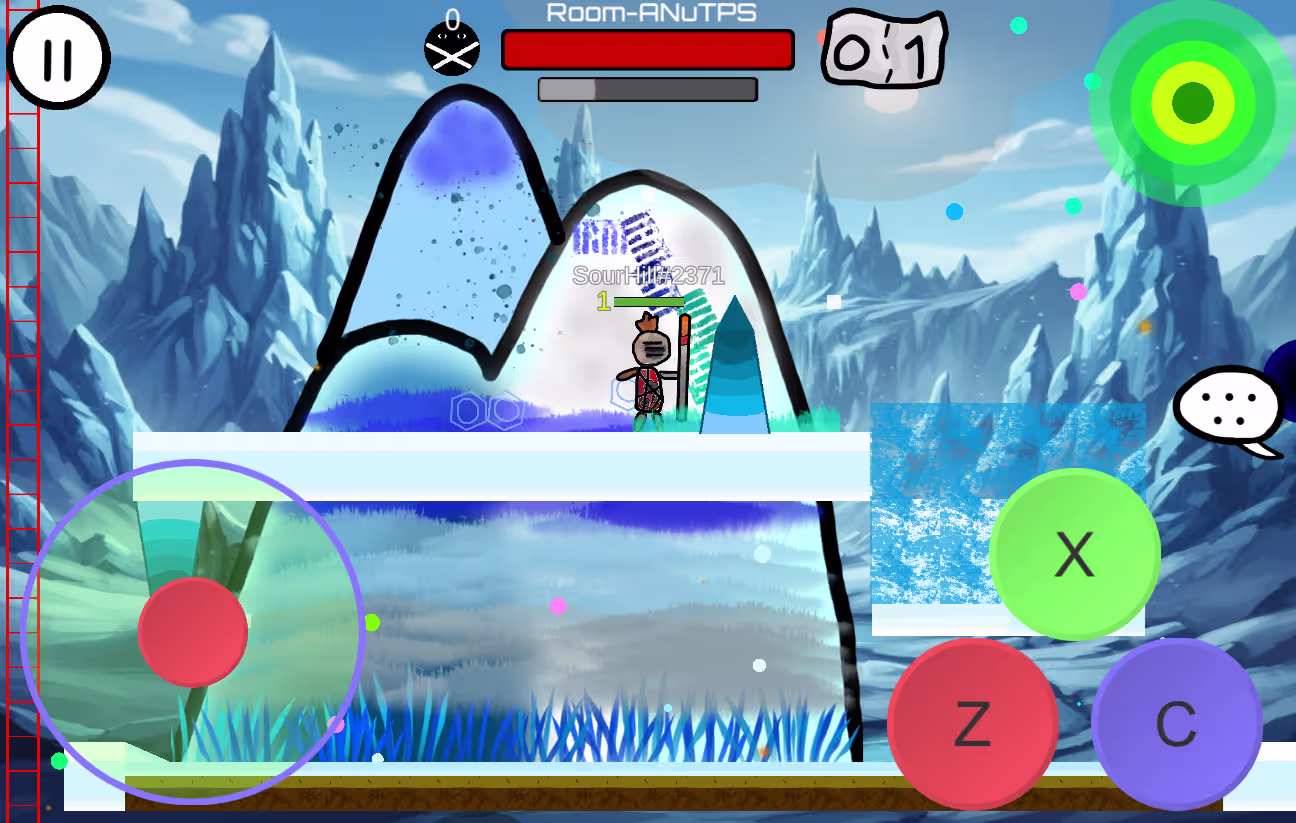Tap the pause icon
This screenshot has width=1296, height=823.
coord(60,58)
